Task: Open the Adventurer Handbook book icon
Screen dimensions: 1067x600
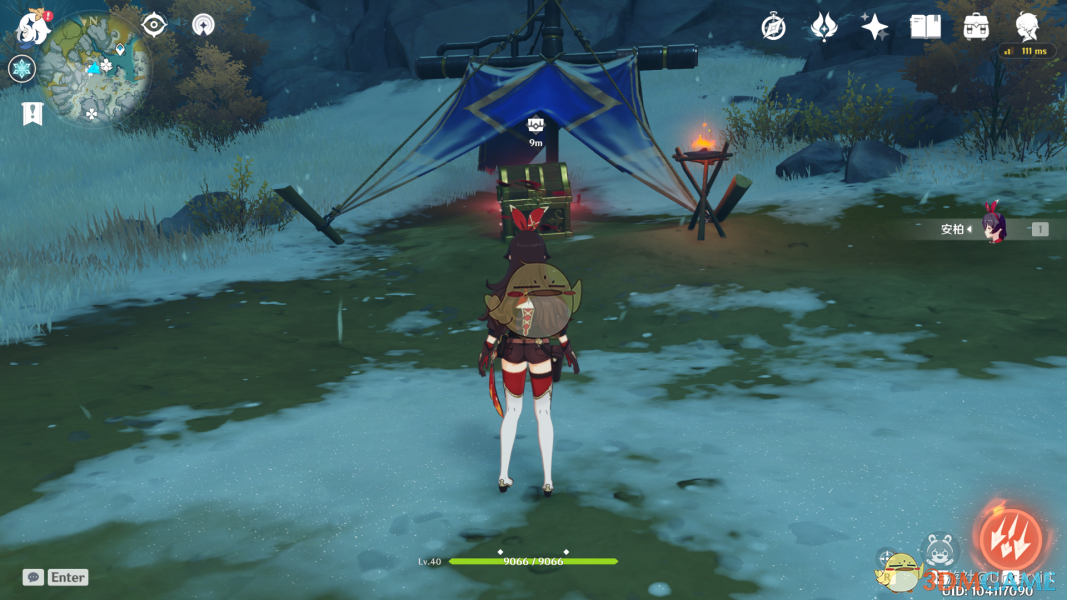Action: pos(925,27)
